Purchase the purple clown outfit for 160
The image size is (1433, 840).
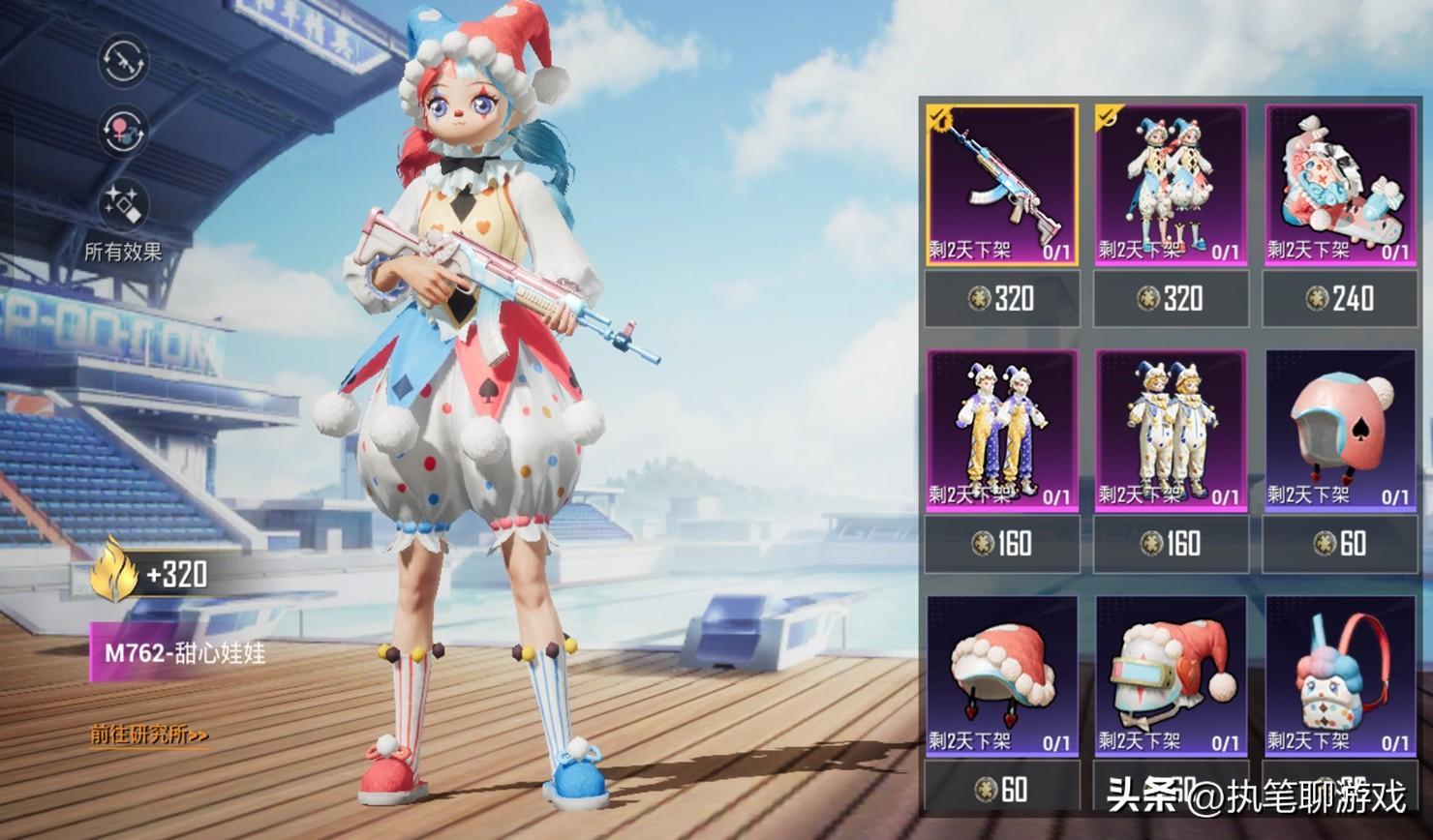coord(1002,544)
